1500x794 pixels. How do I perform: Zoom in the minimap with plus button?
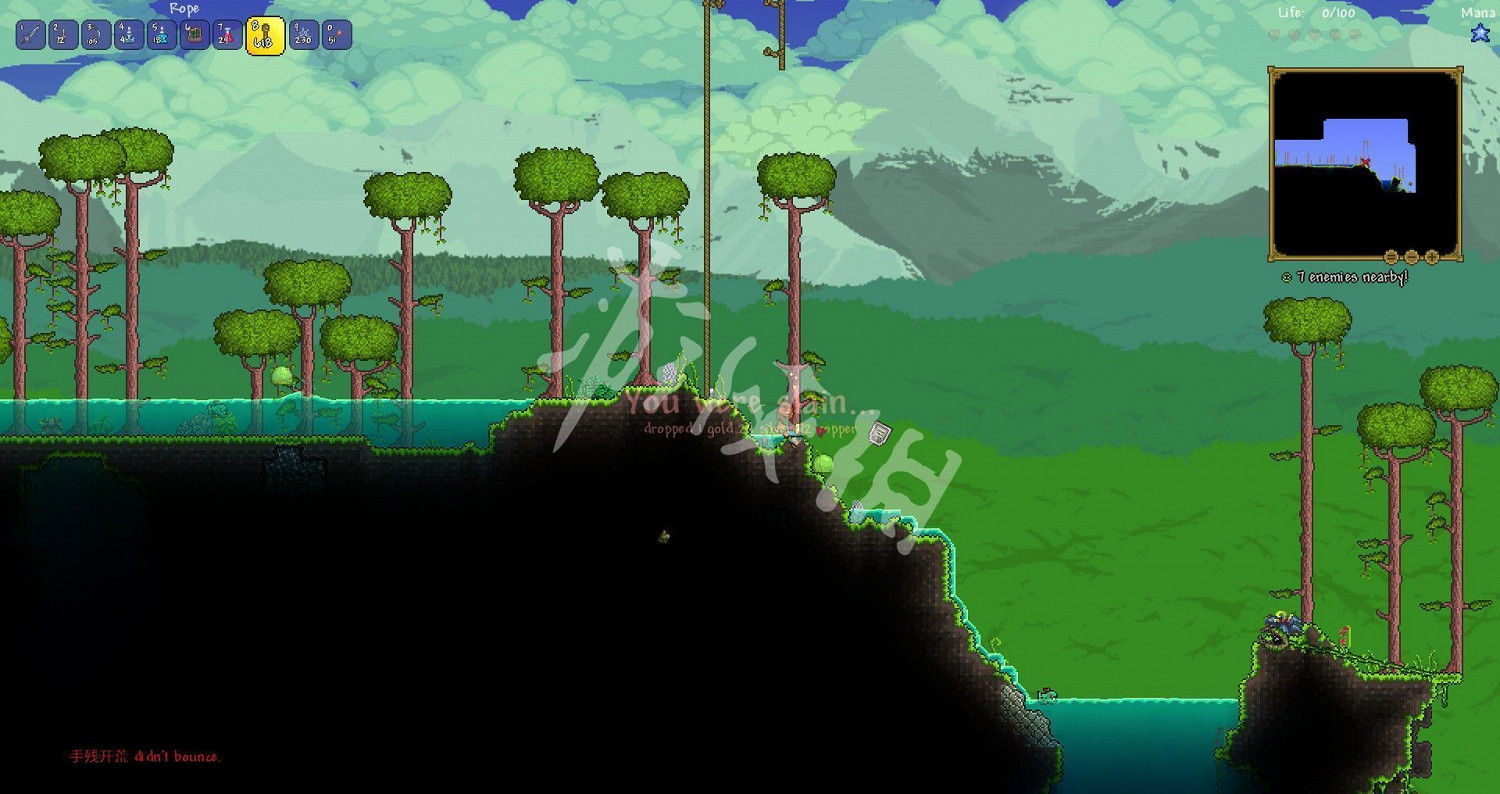[x=1431, y=257]
